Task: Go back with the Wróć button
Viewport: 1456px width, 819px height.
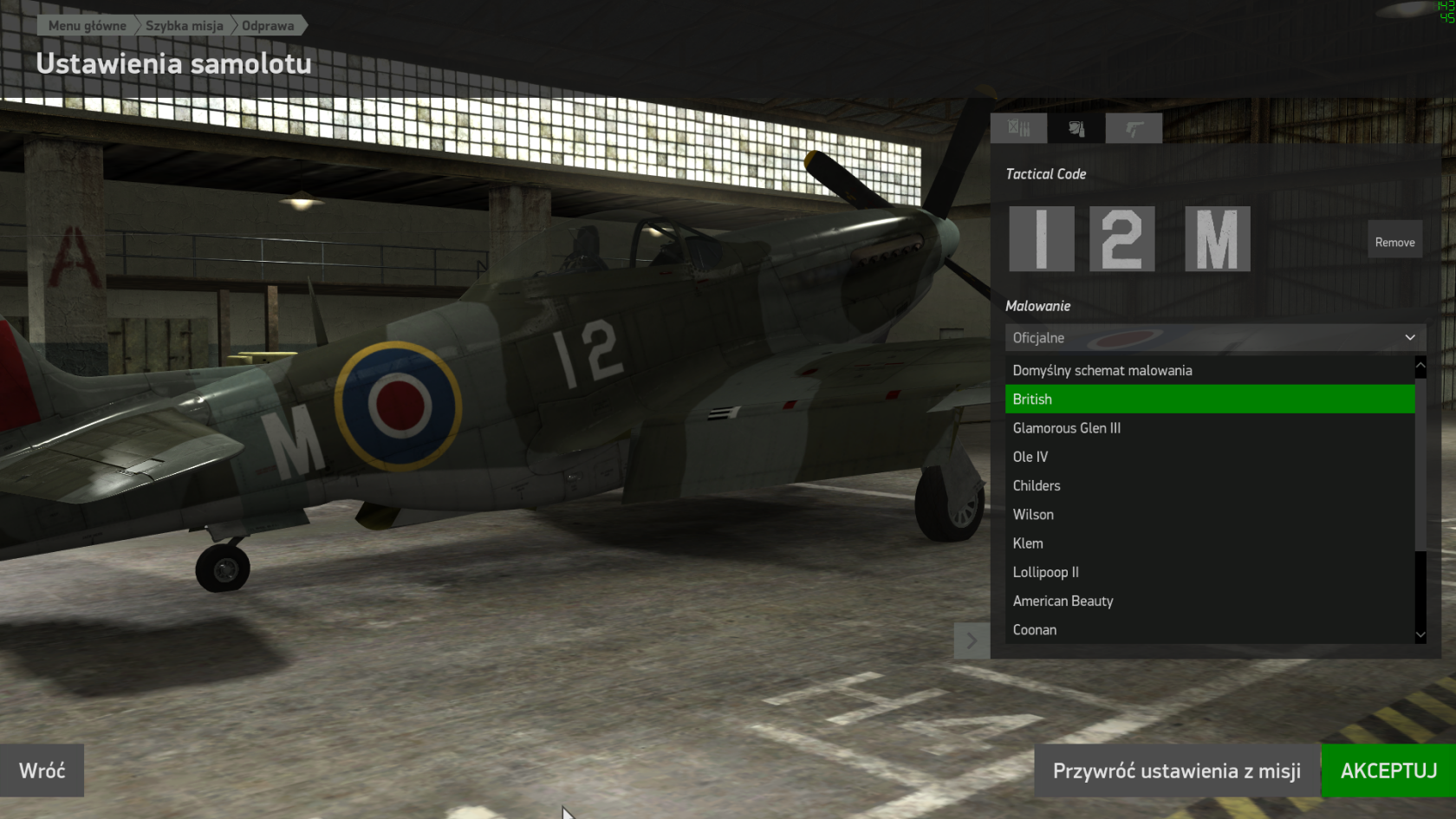Action: (x=42, y=770)
